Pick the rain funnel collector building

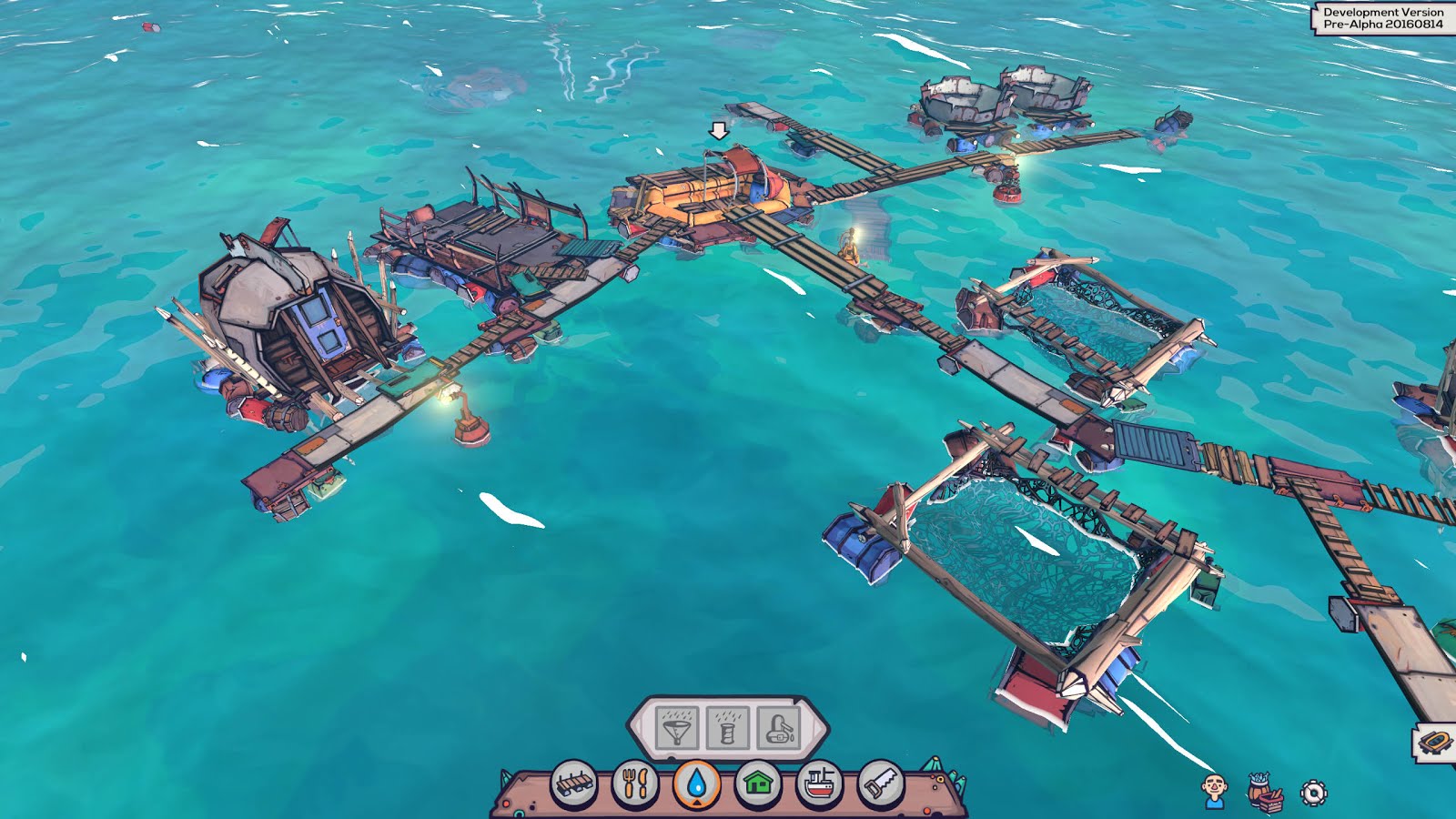click(677, 728)
